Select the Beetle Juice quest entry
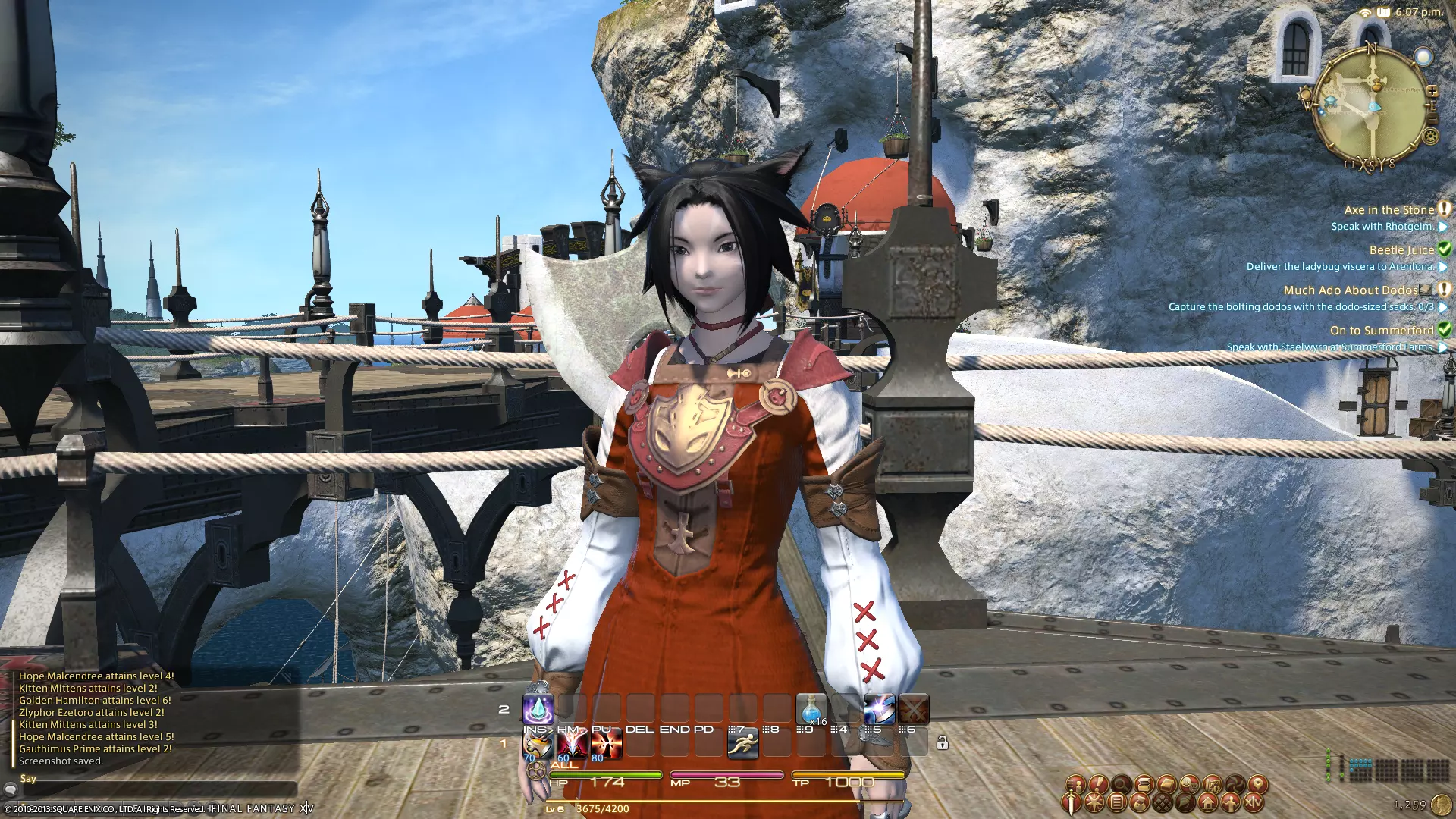1456x819 pixels. click(x=1401, y=250)
